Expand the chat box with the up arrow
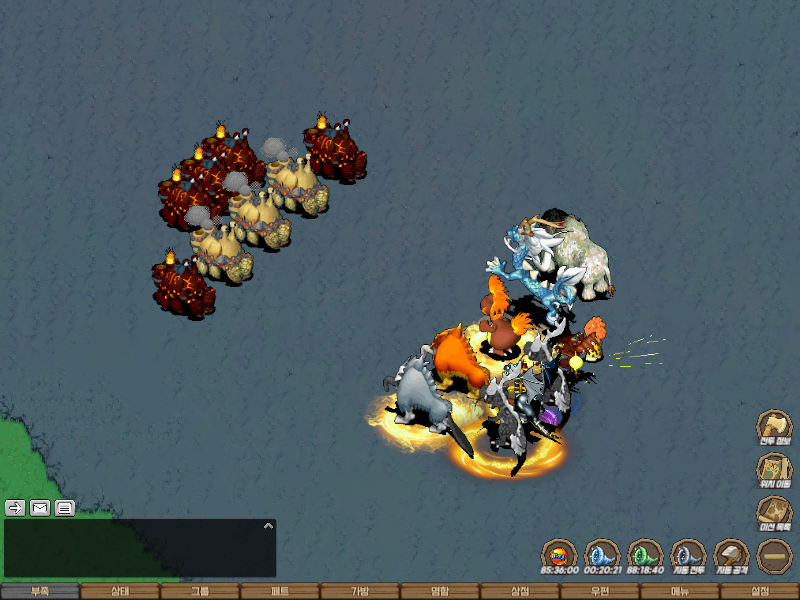This screenshot has width=800, height=600. click(x=267, y=525)
